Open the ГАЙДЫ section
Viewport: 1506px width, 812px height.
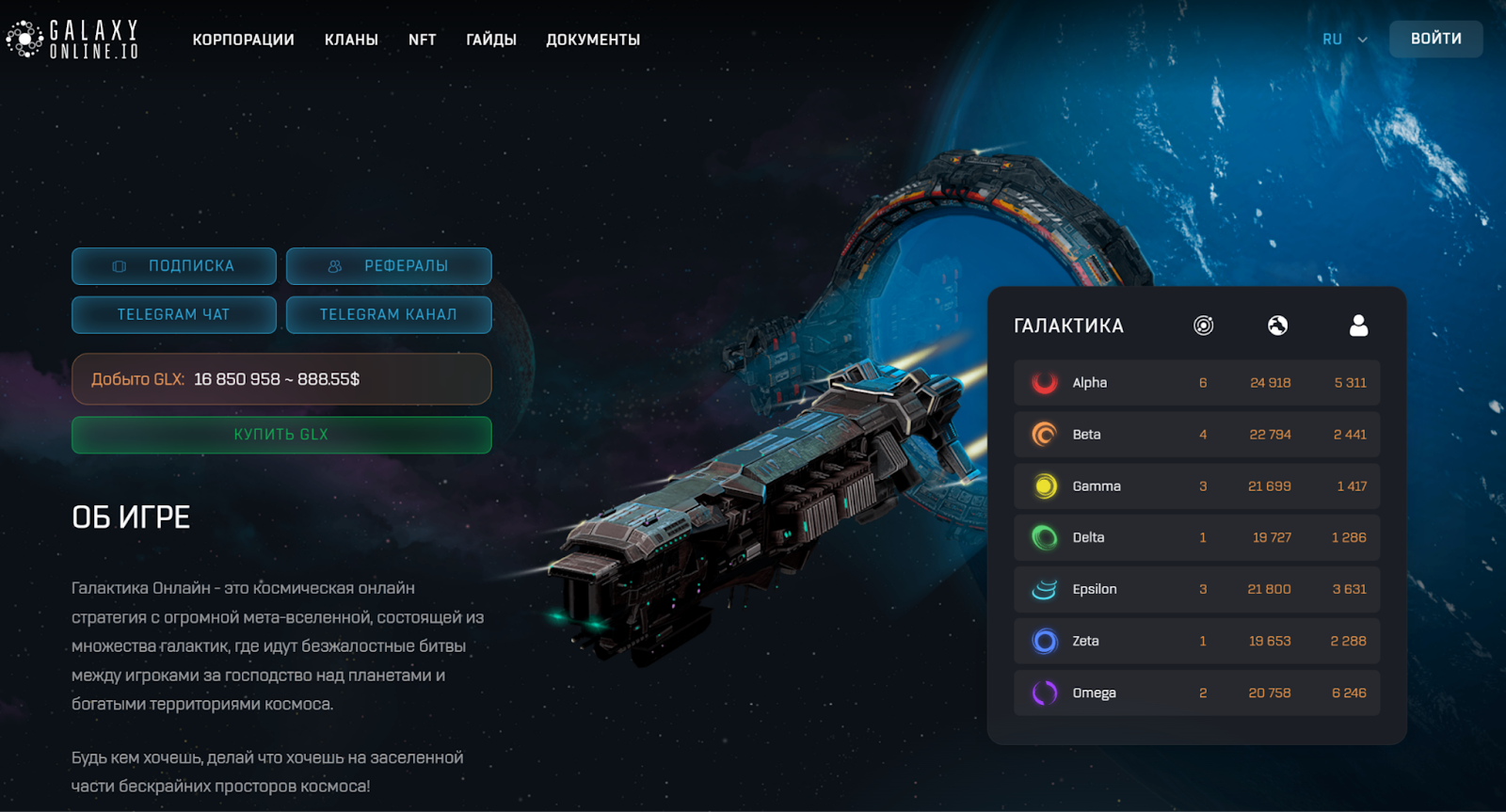(490, 40)
